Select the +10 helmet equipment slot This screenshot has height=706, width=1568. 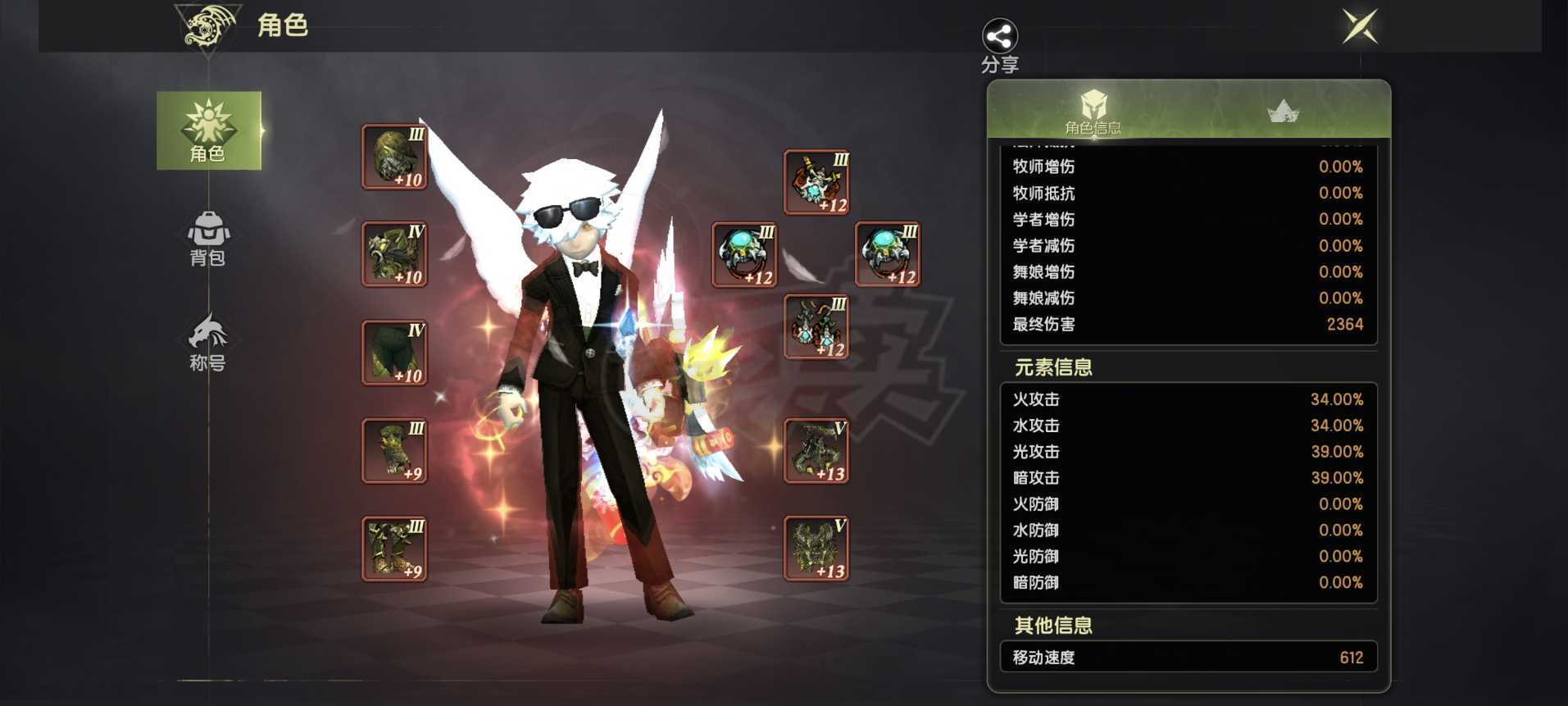(x=394, y=157)
